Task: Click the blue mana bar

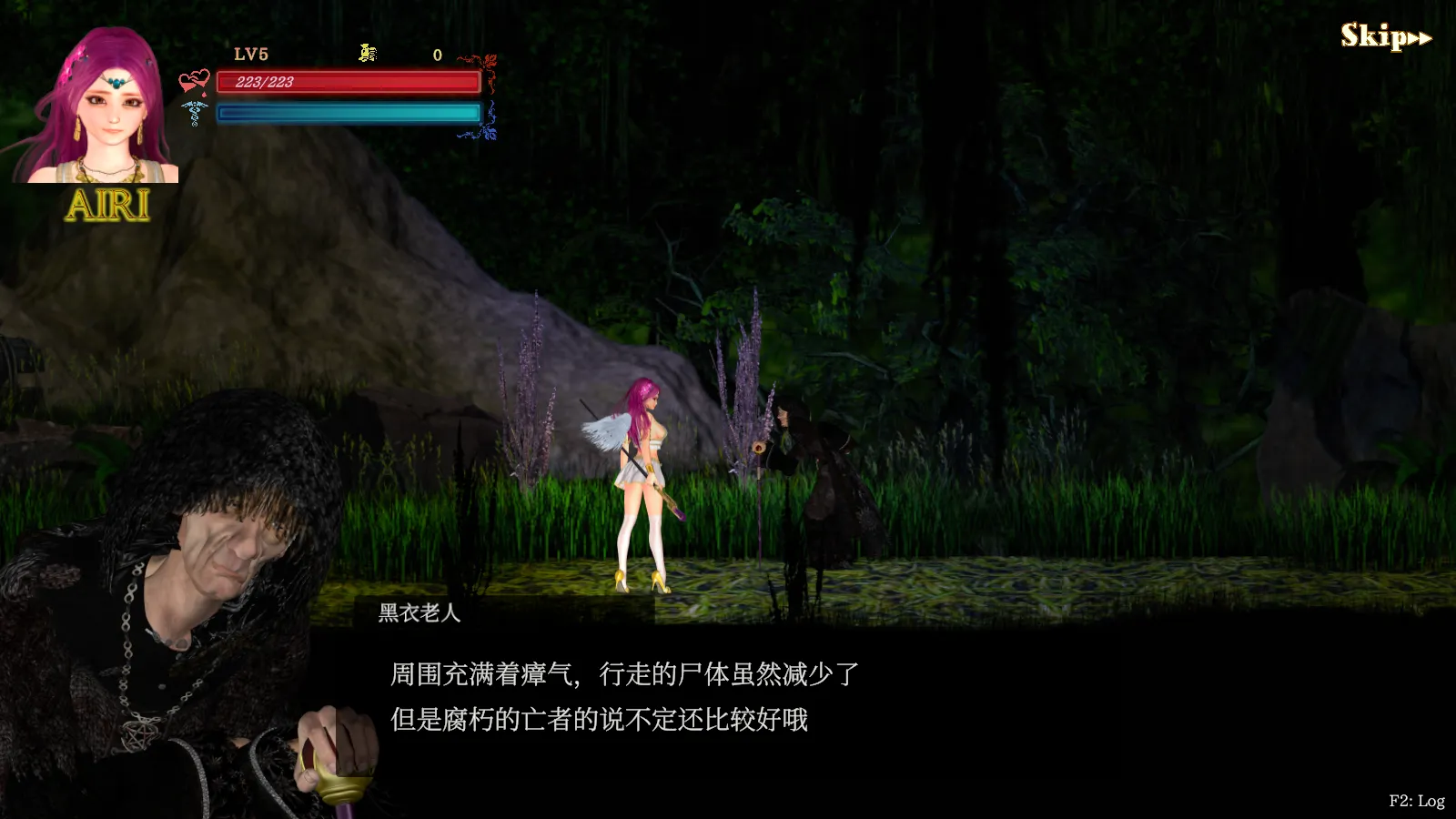Action: click(349, 111)
